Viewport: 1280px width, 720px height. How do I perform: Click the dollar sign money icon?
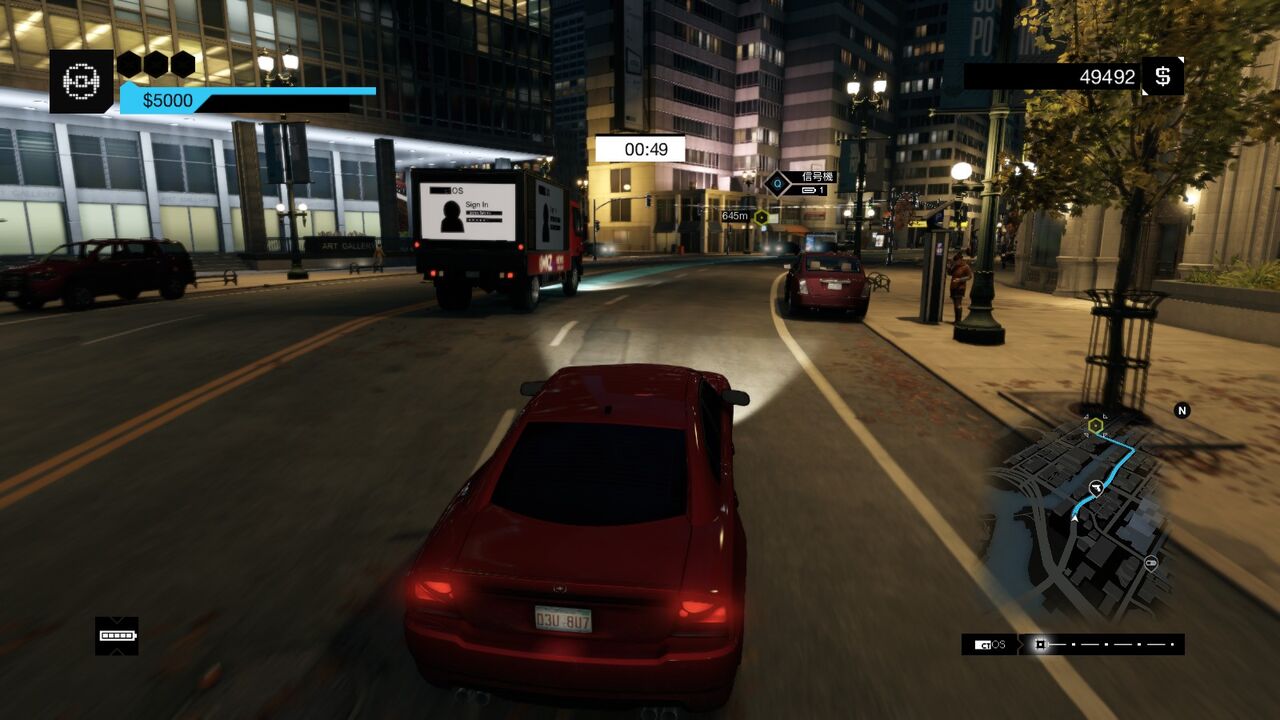pyautogui.click(x=1162, y=77)
